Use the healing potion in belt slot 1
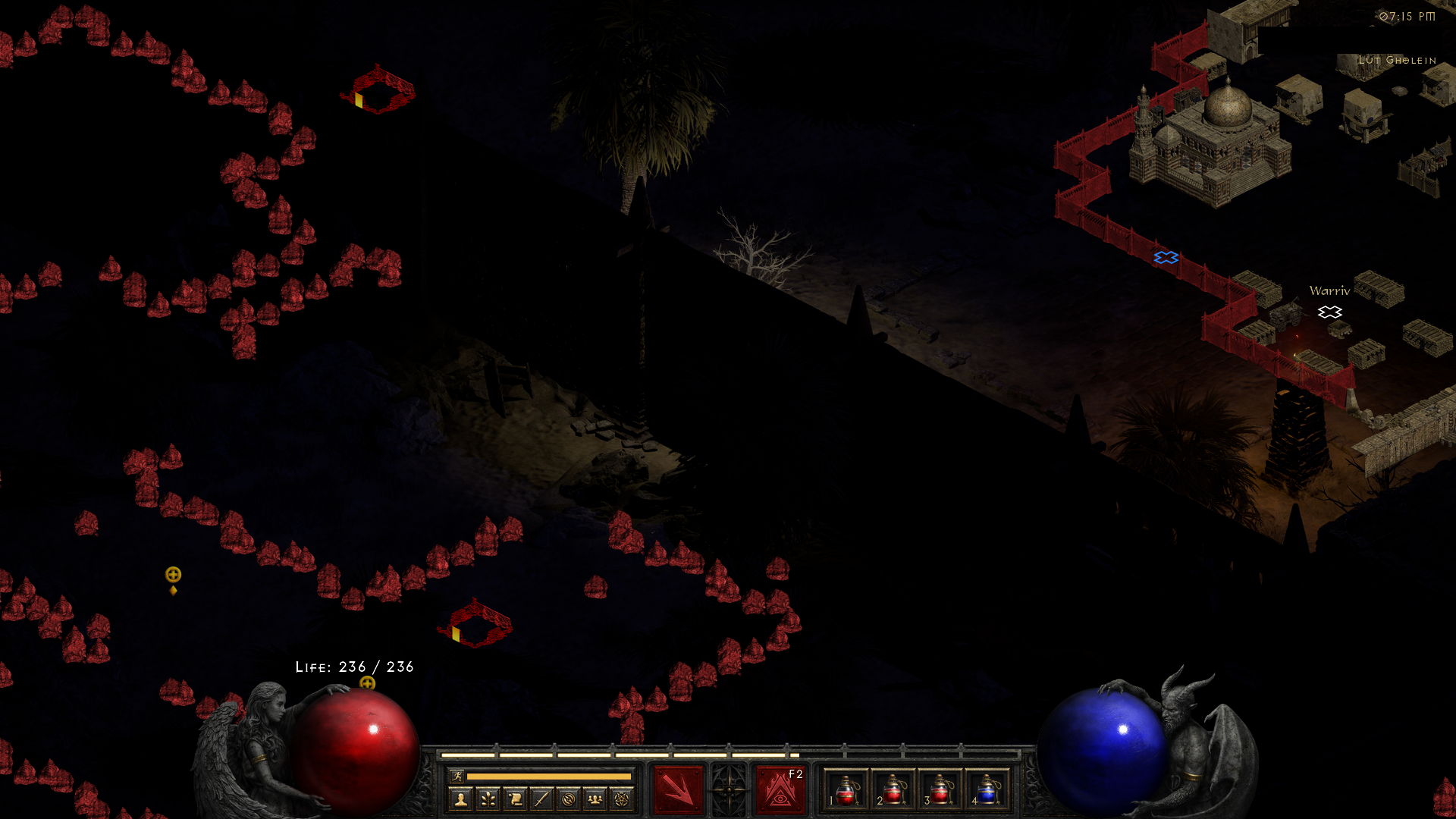1456x819 pixels. 846,789
